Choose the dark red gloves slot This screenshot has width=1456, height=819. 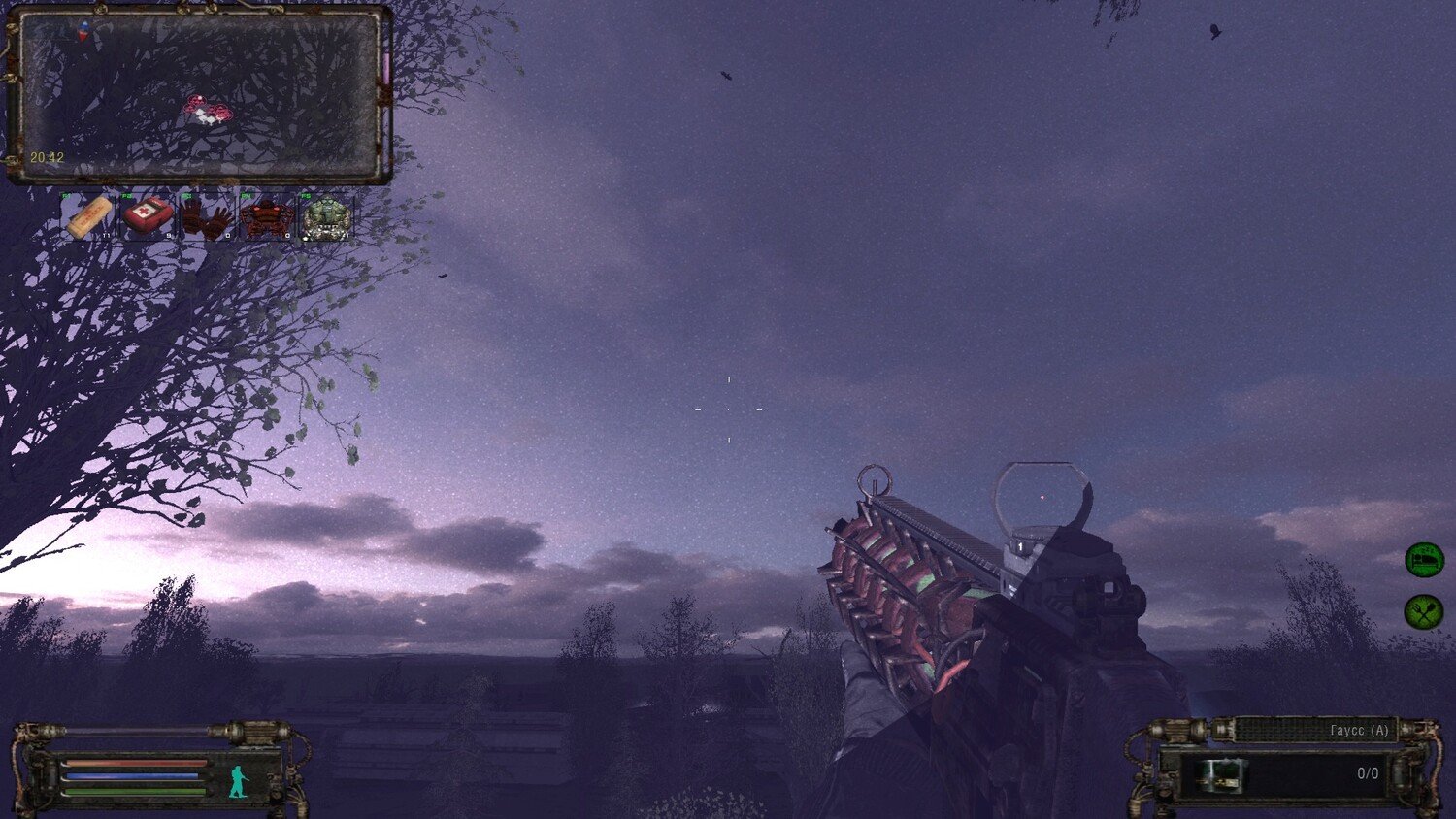point(207,217)
